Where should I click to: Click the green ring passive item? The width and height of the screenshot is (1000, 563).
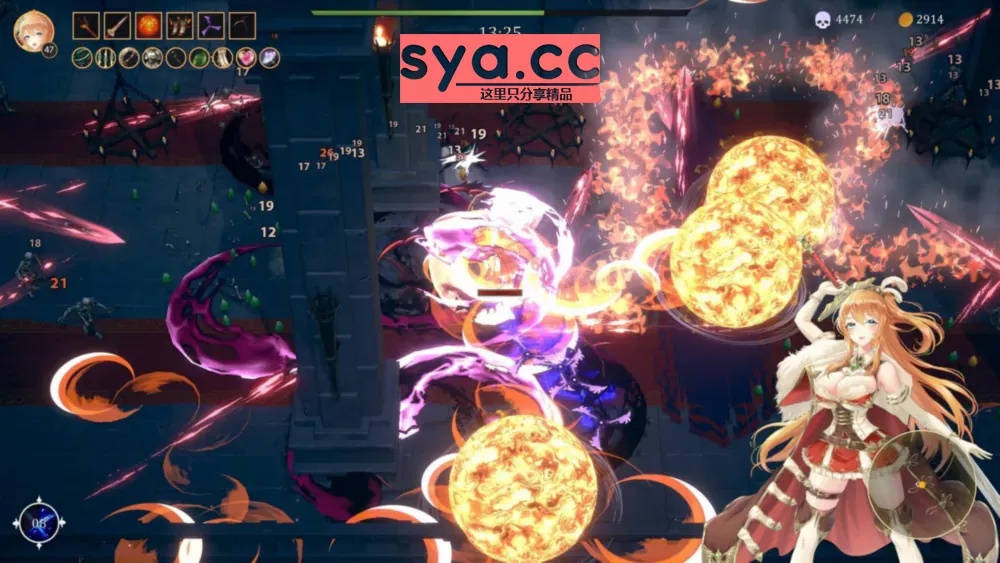pyautogui.click(x=83, y=58)
